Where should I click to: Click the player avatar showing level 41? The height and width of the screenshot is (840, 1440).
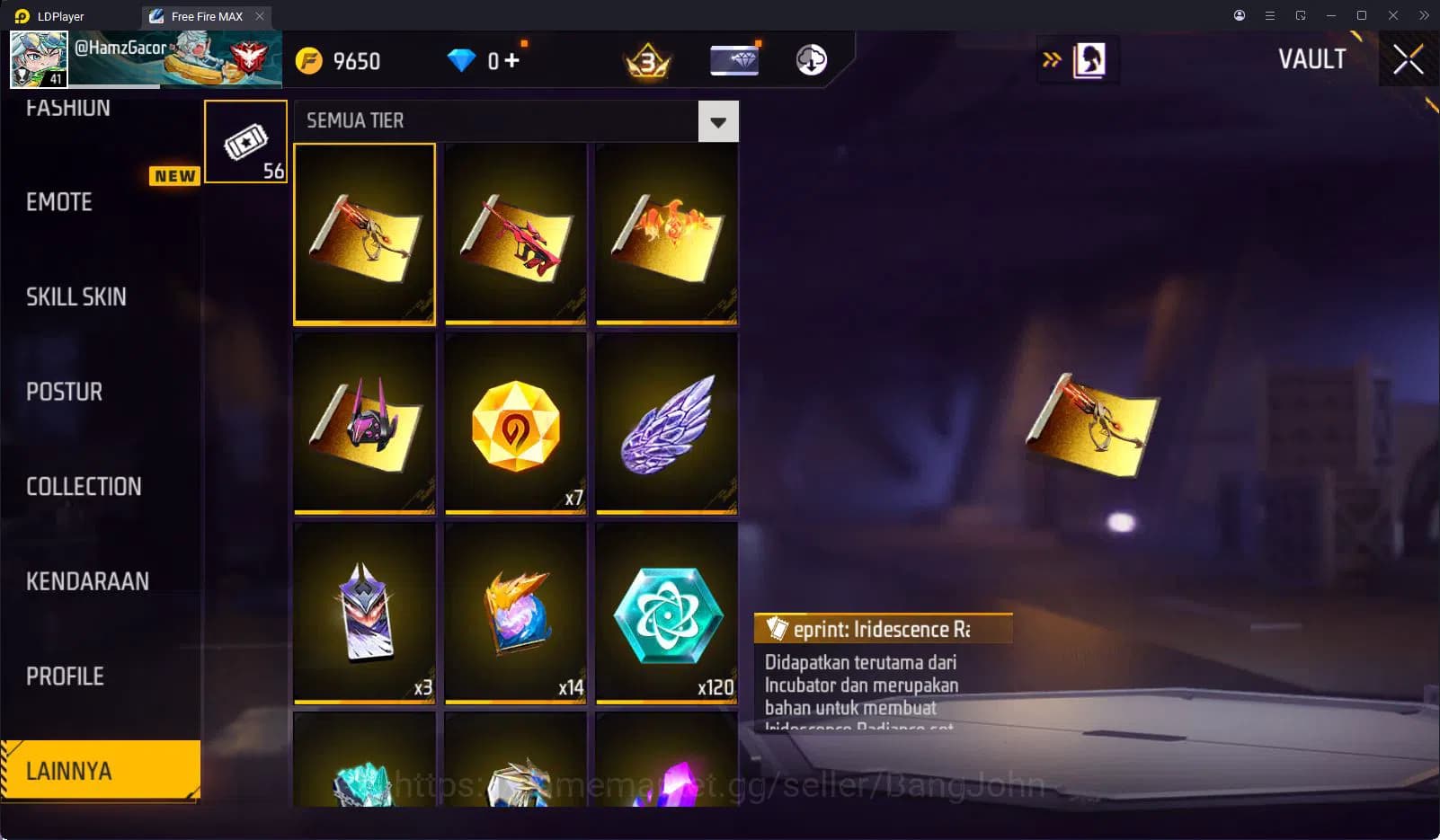point(39,59)
